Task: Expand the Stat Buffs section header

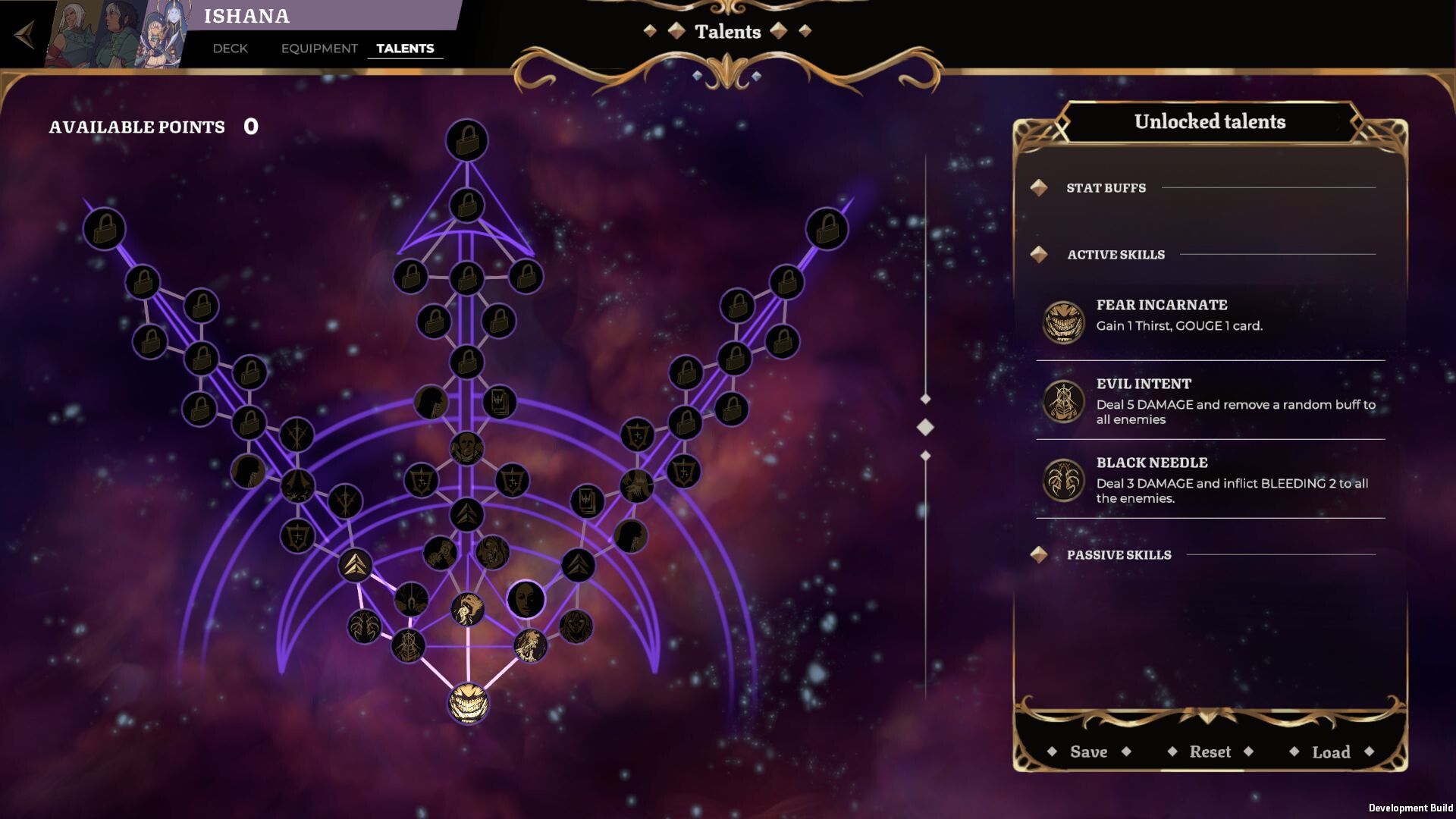Action: click(x=1106, y=188)
